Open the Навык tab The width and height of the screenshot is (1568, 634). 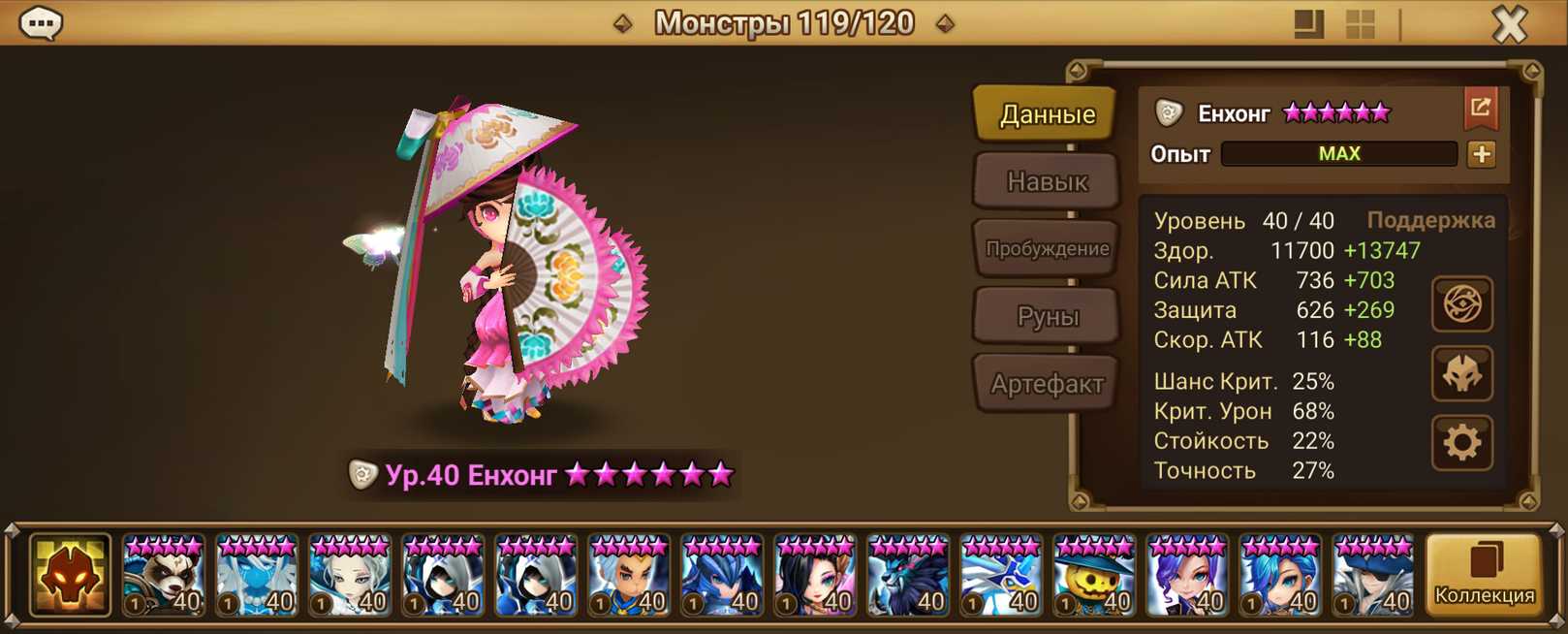pyautogui.click(x=1047, y=181)
